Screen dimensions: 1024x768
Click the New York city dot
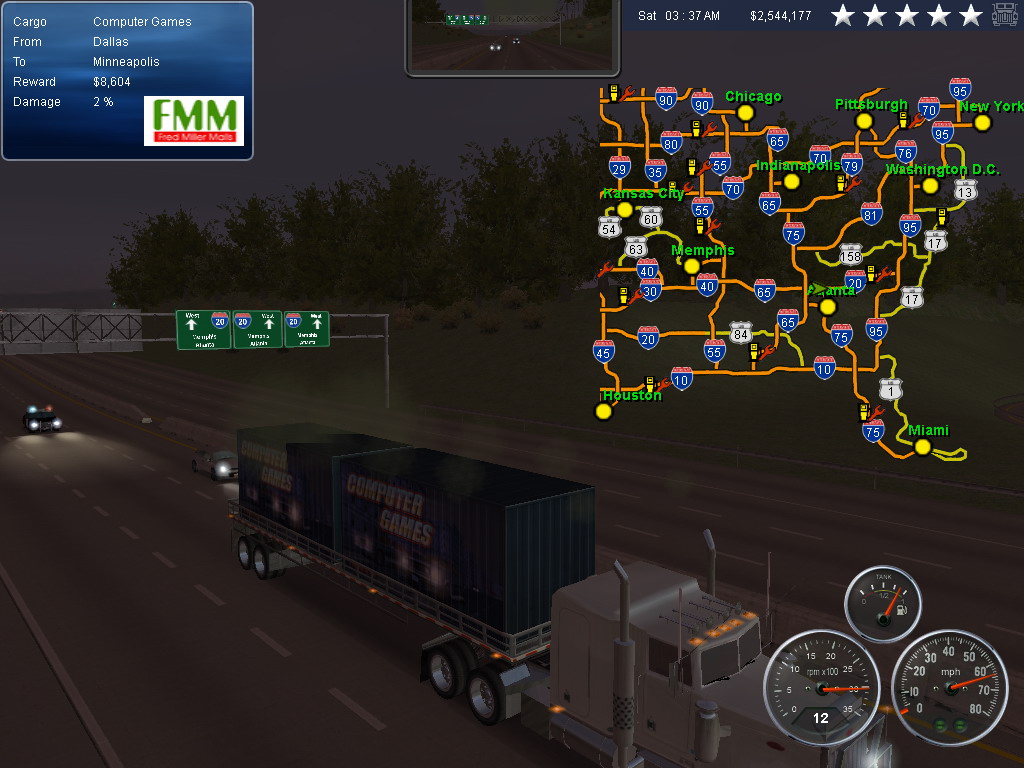pyautogui.click(x=982, y=123)
